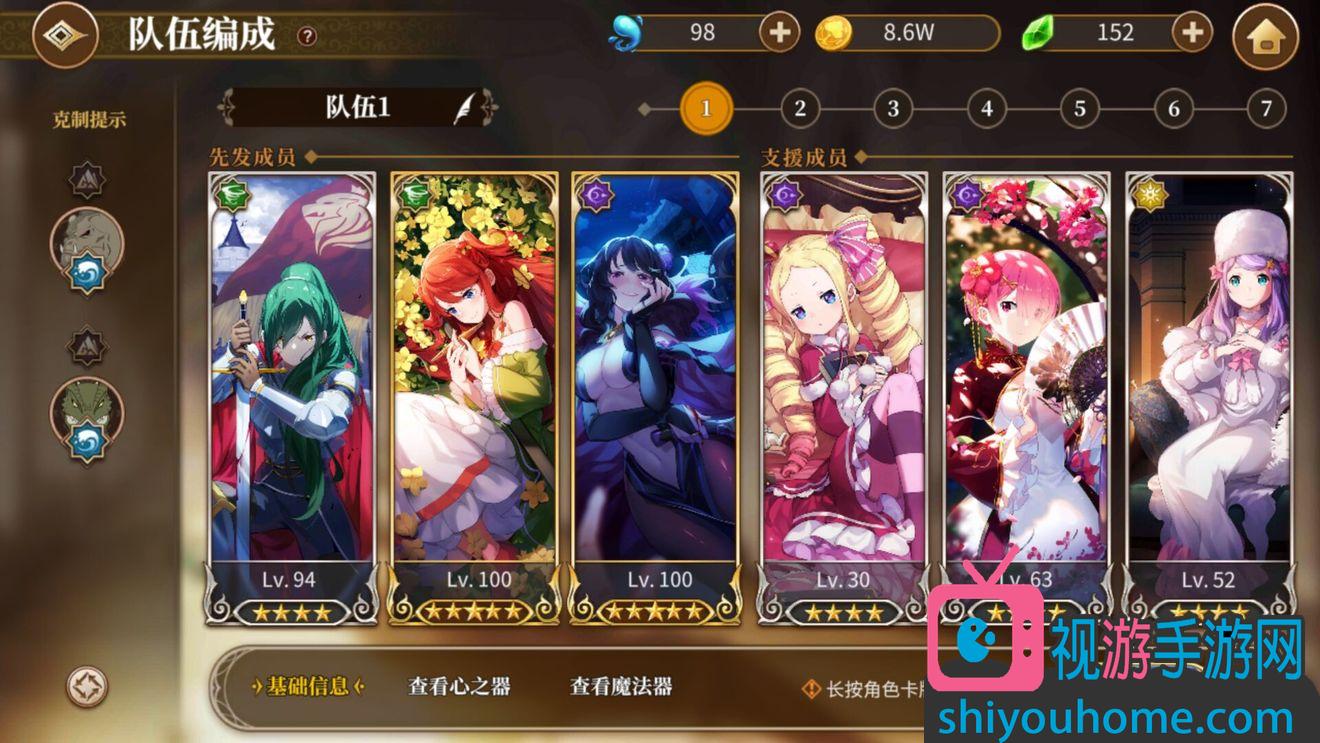Switch to team slot 2
Image resolution: width=1320 pixels, height=743 pixels.
(x=799, y=109)
